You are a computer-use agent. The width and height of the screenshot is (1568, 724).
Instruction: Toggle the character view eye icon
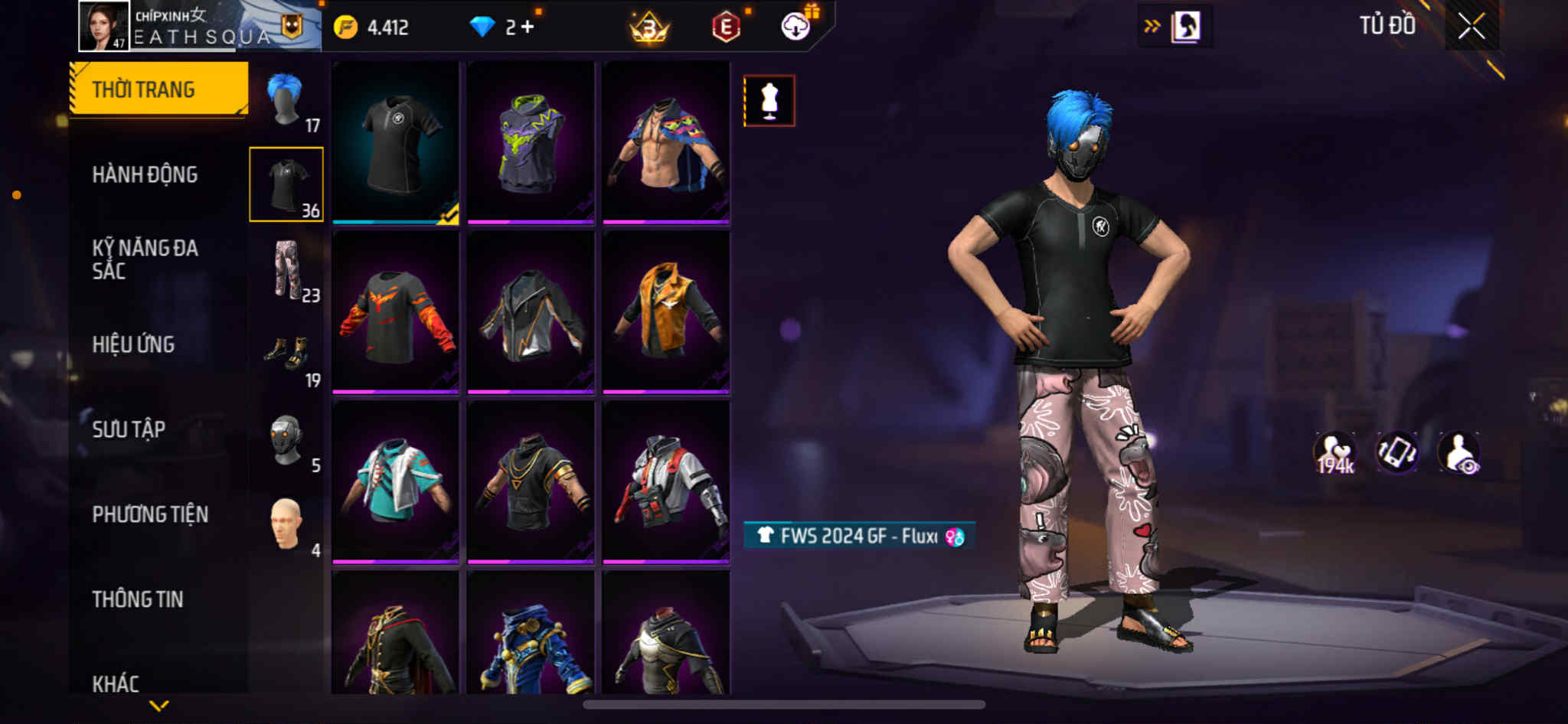[1459, 452]
